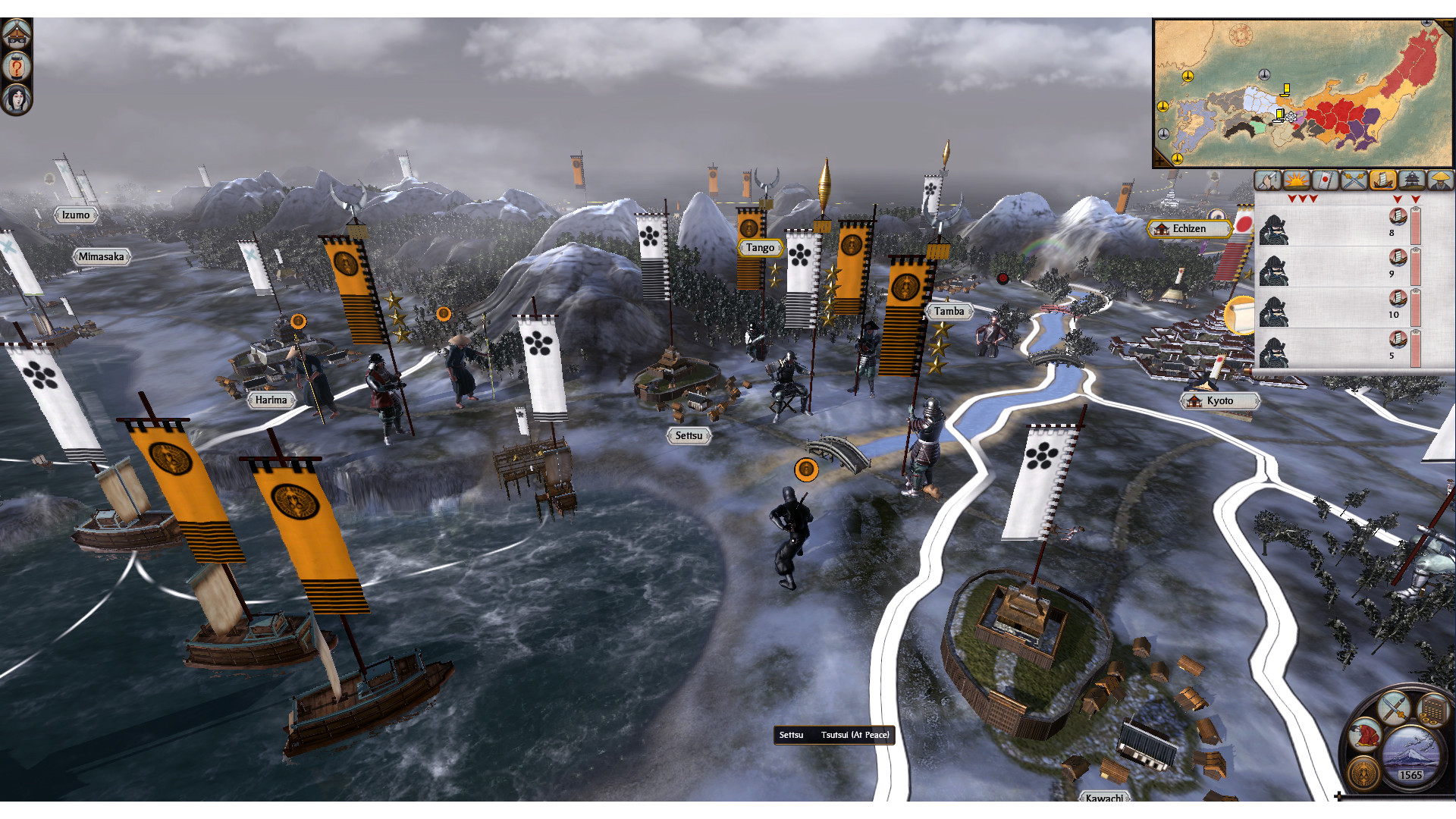Switch to the castle provinces tab
This screenshot has height=819, width=1456.
click(1411, 180)
